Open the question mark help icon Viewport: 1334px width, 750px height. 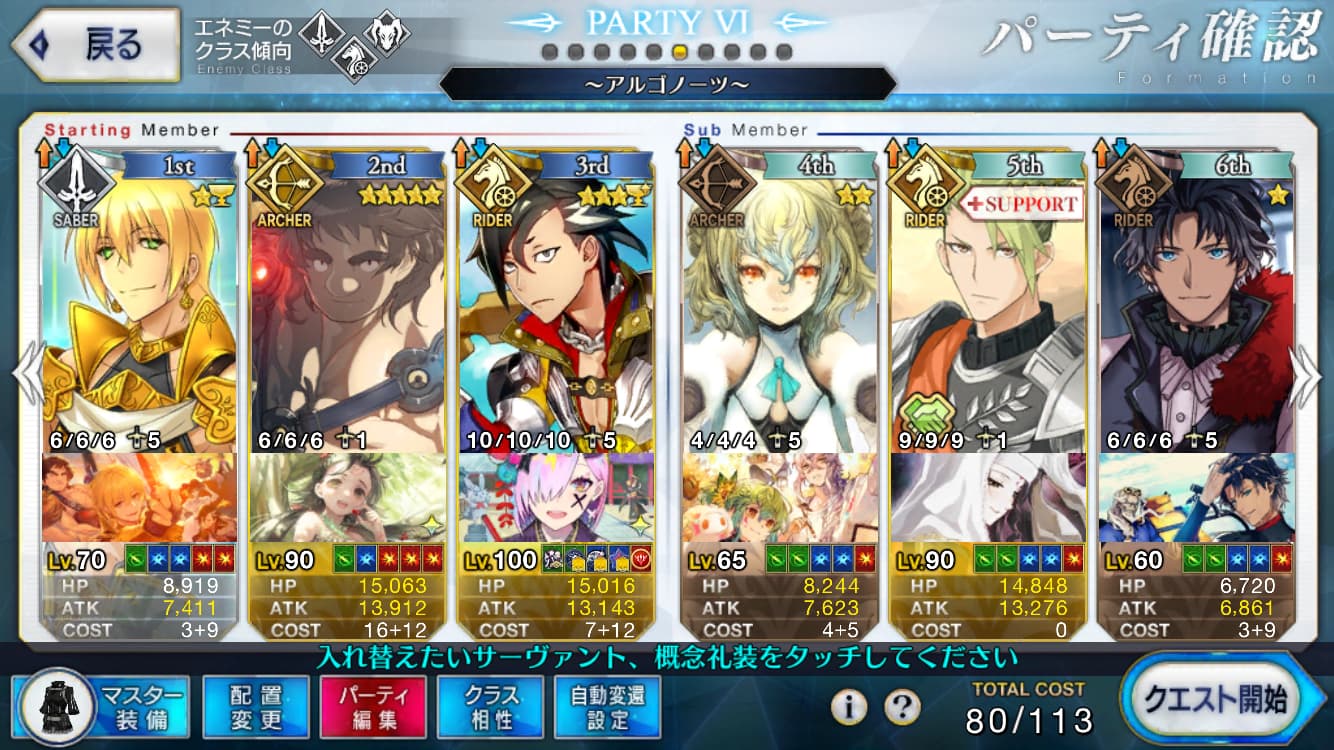tap(902, 707)
